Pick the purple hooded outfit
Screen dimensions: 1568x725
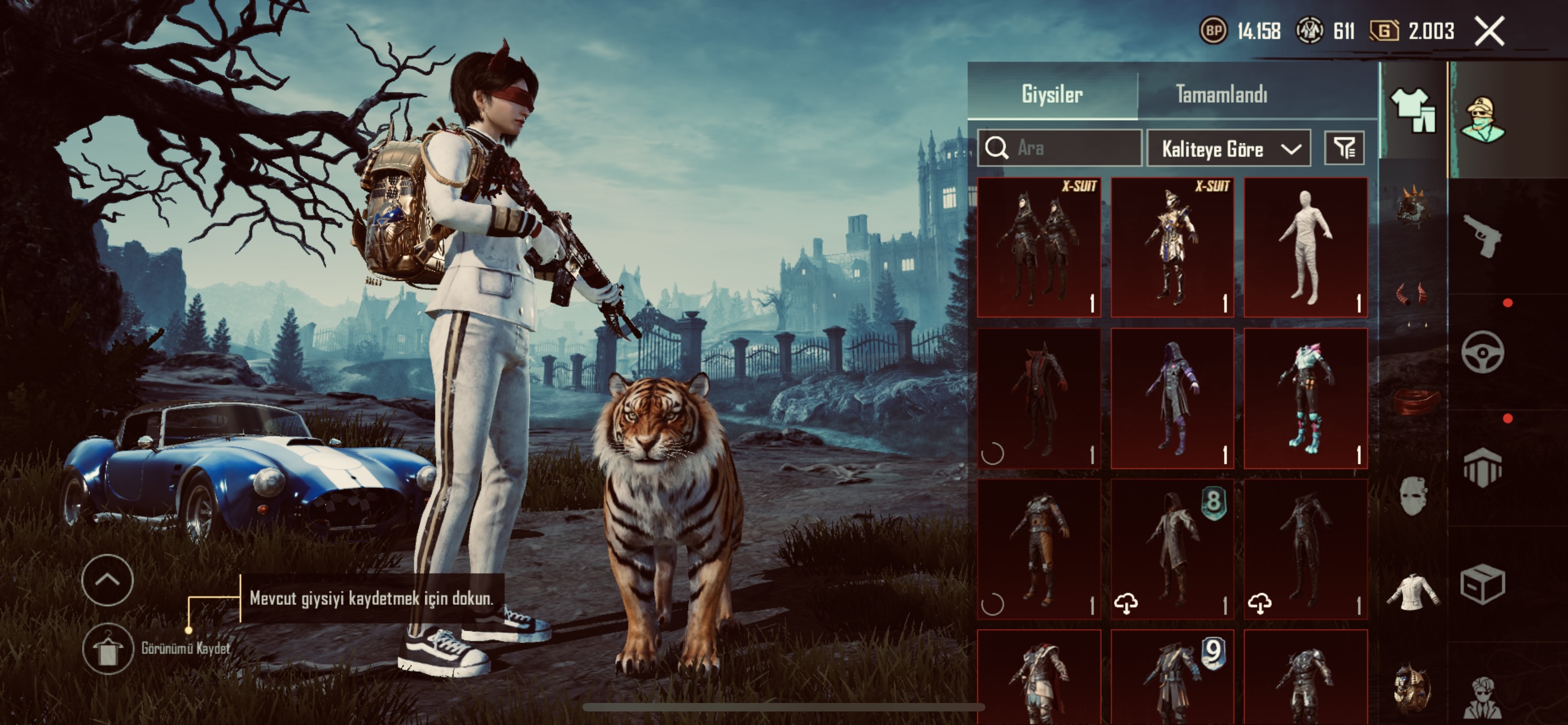pyautogui.click(x=1172, y=398)
